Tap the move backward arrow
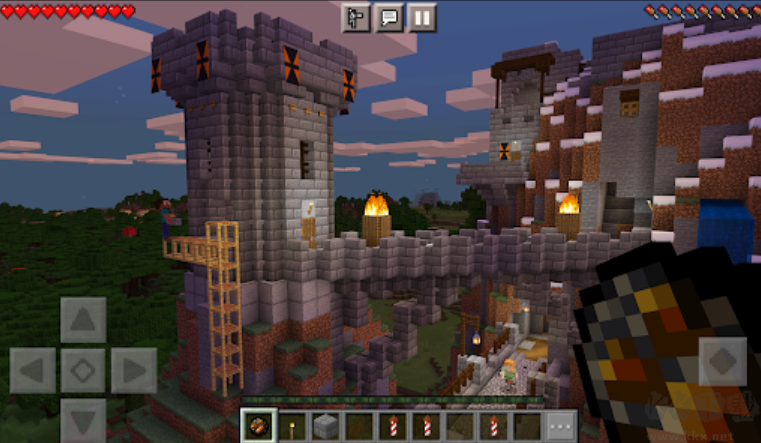Screen dimensions: 761x443 pyautogui.click(x=83, y=420)
